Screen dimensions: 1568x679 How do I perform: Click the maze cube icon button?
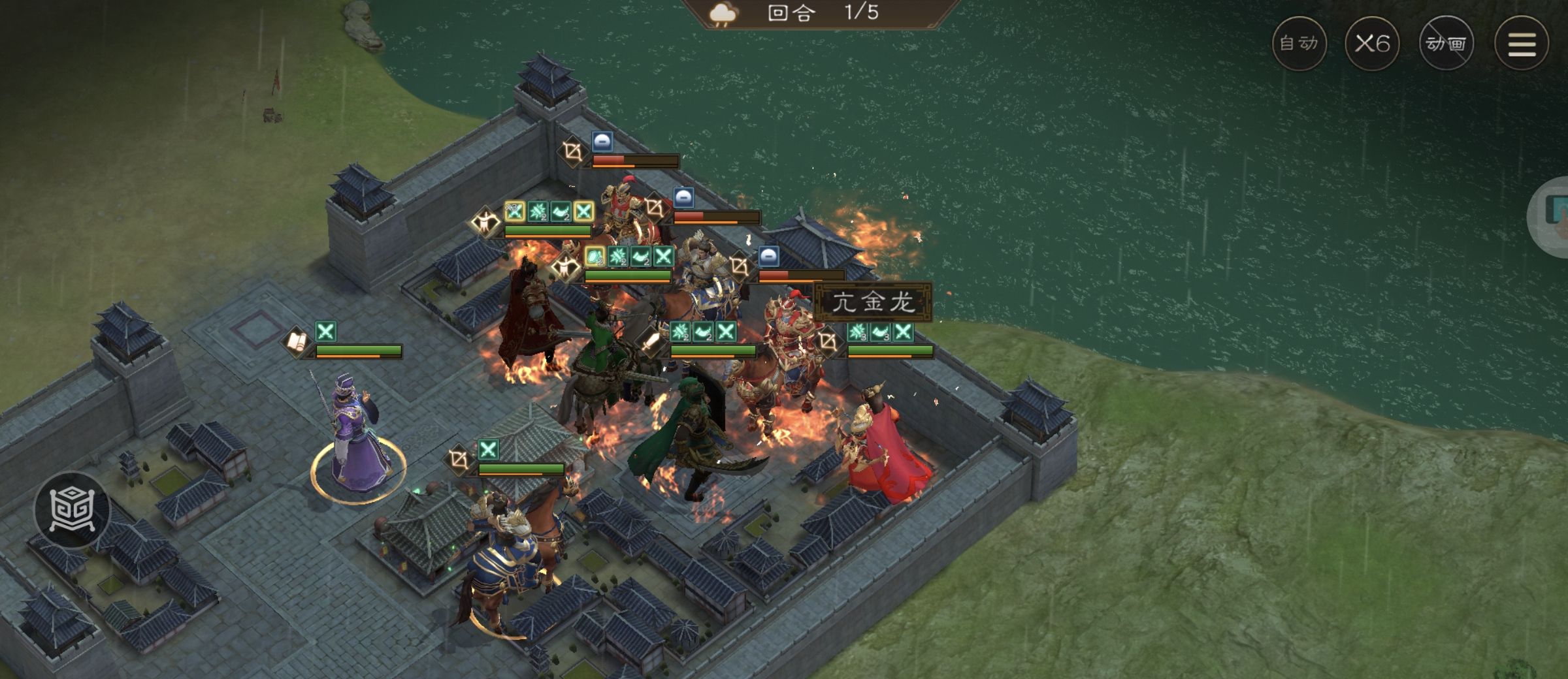pyautogui.click(x=73, y=509)
